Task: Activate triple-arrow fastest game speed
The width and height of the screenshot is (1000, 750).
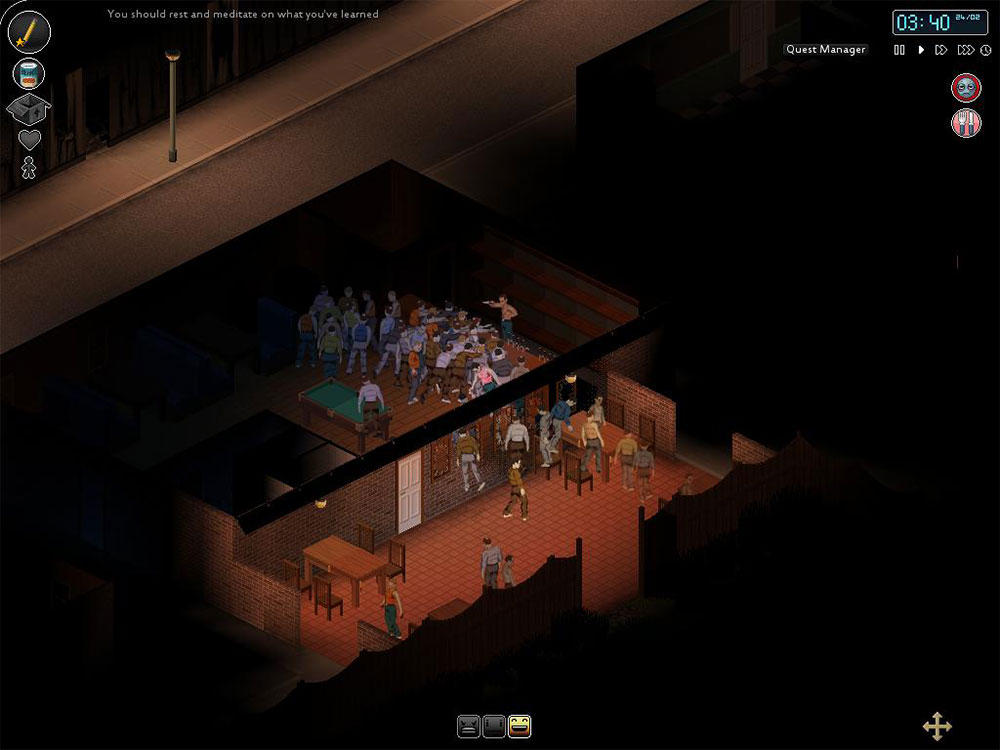Action: pos(964,50)
